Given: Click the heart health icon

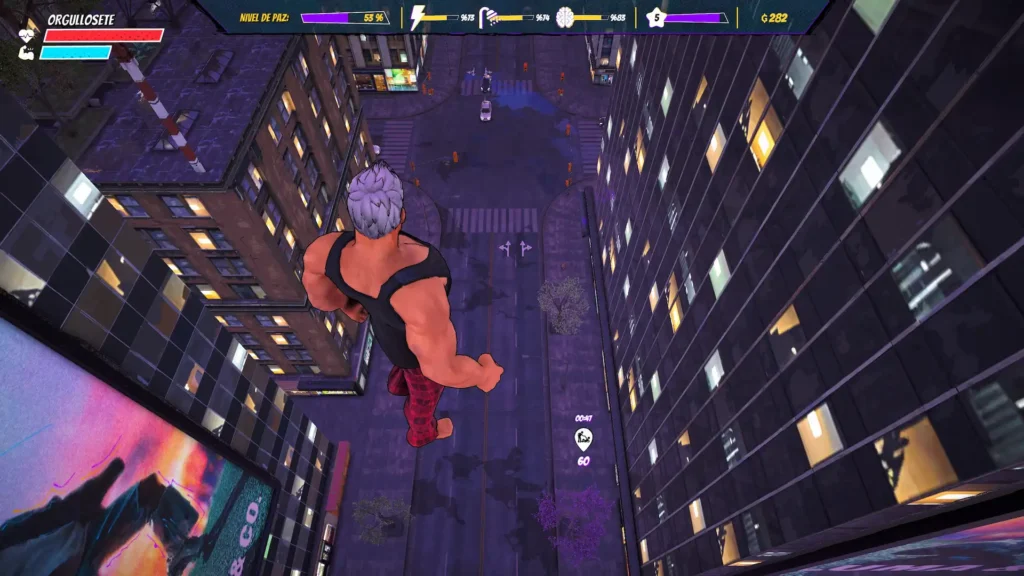Looking at the screenshot, I should [x=27, y=35].
